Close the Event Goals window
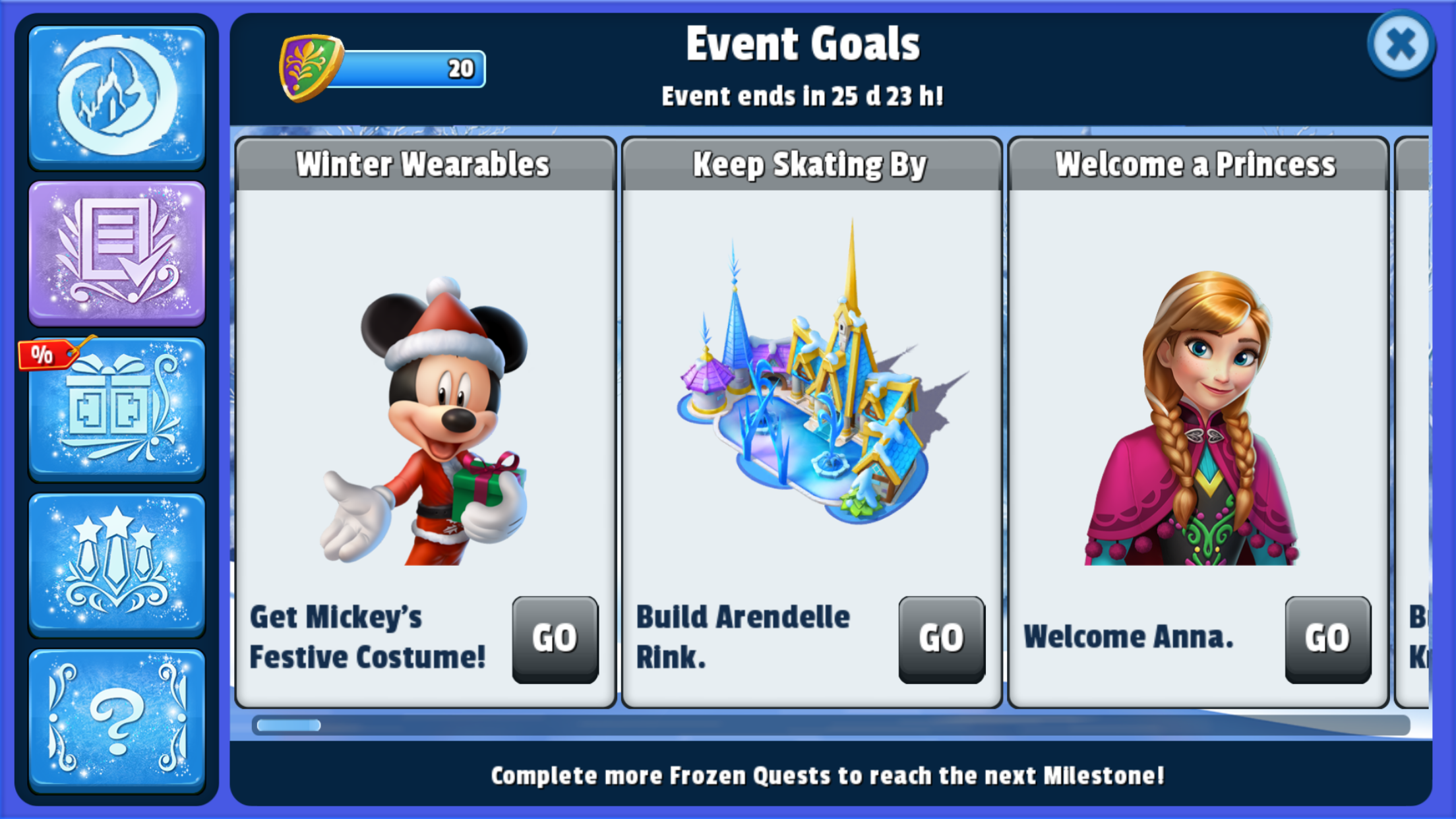 point(1401,45)
